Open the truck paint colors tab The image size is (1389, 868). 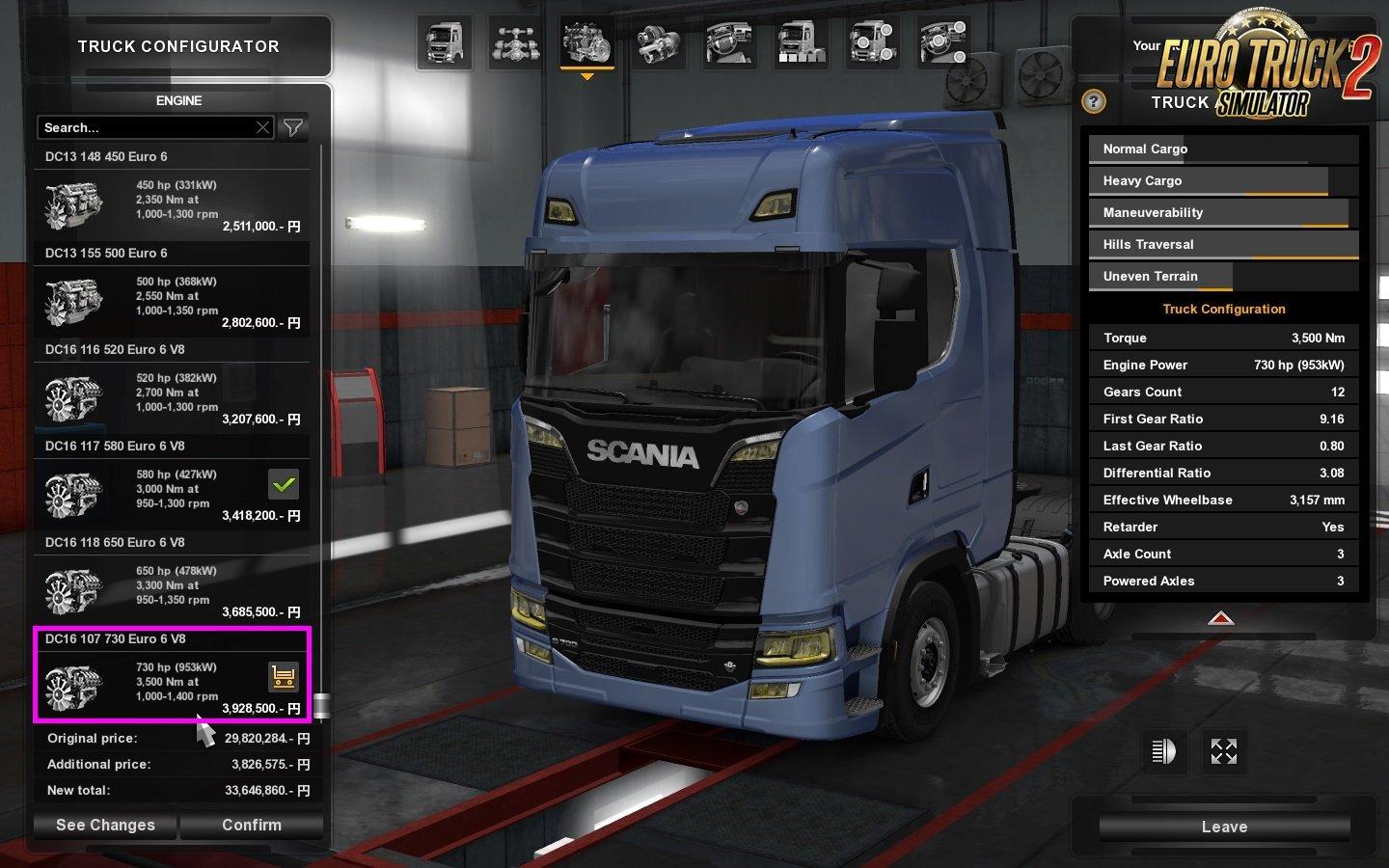801,43
